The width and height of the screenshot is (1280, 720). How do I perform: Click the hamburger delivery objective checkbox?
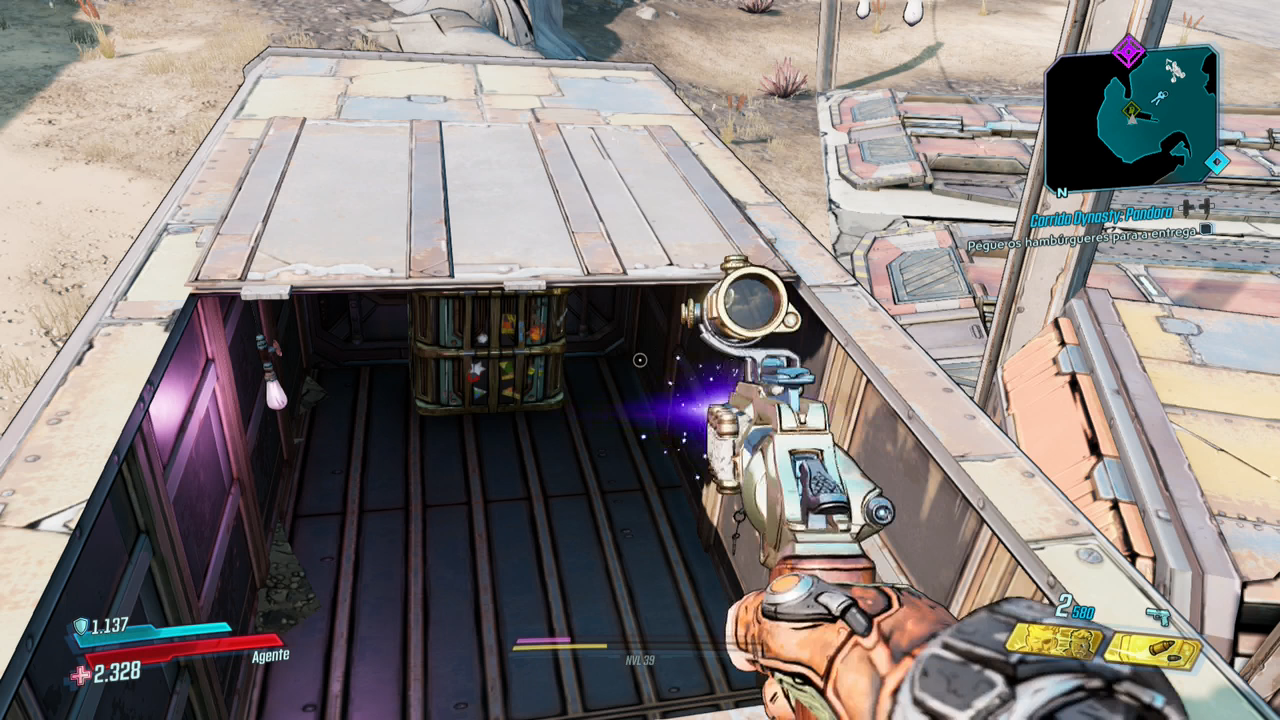[x=1207, y=229]
